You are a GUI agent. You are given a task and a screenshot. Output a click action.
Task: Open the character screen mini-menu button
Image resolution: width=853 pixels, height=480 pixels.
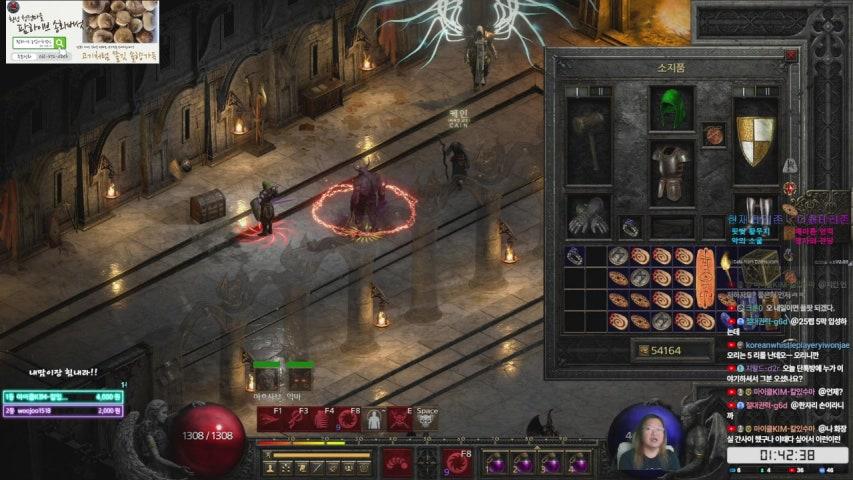tap(272, 467)
